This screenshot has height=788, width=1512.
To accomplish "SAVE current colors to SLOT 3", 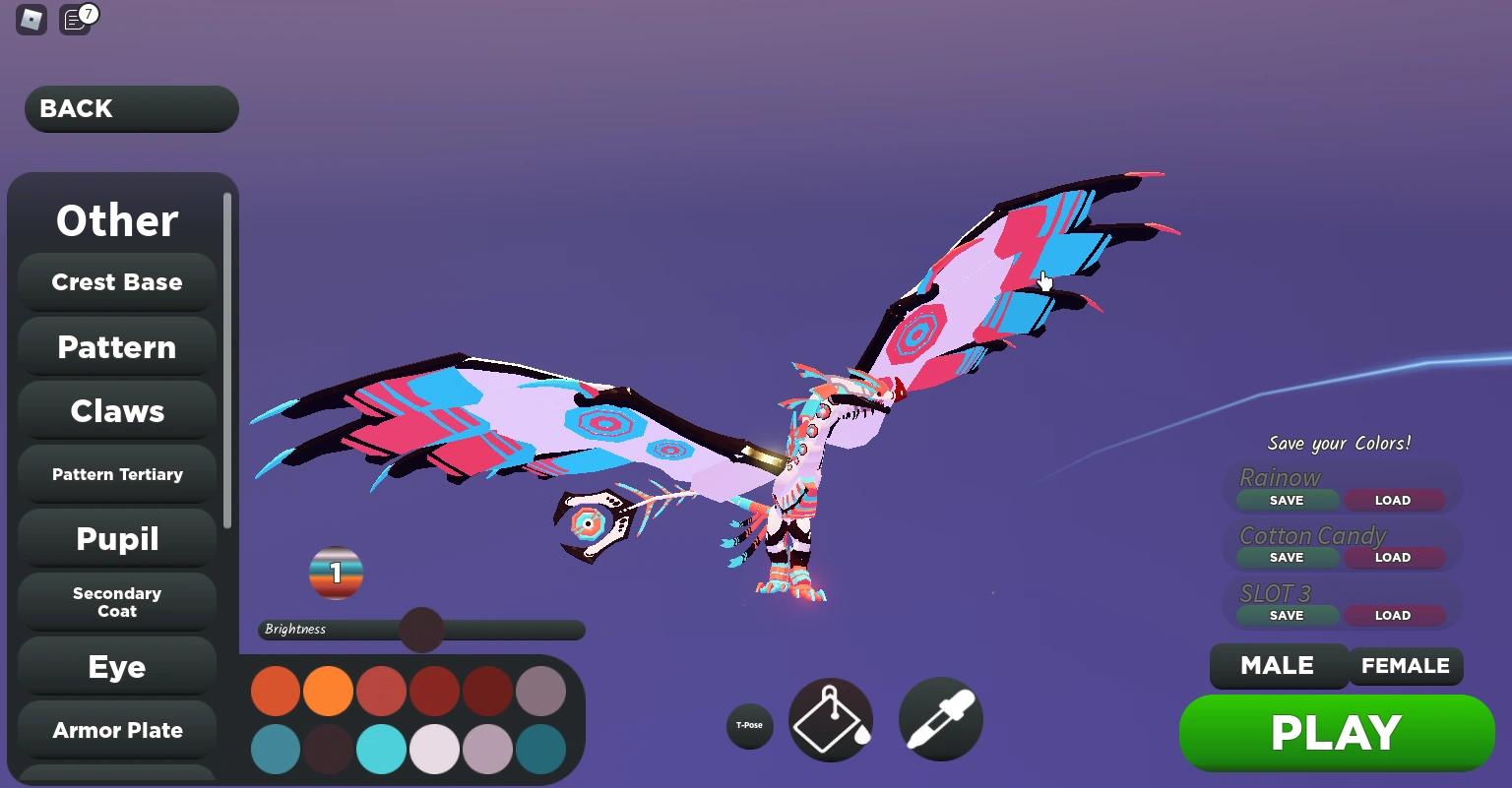I will (x=1285, y=615).
